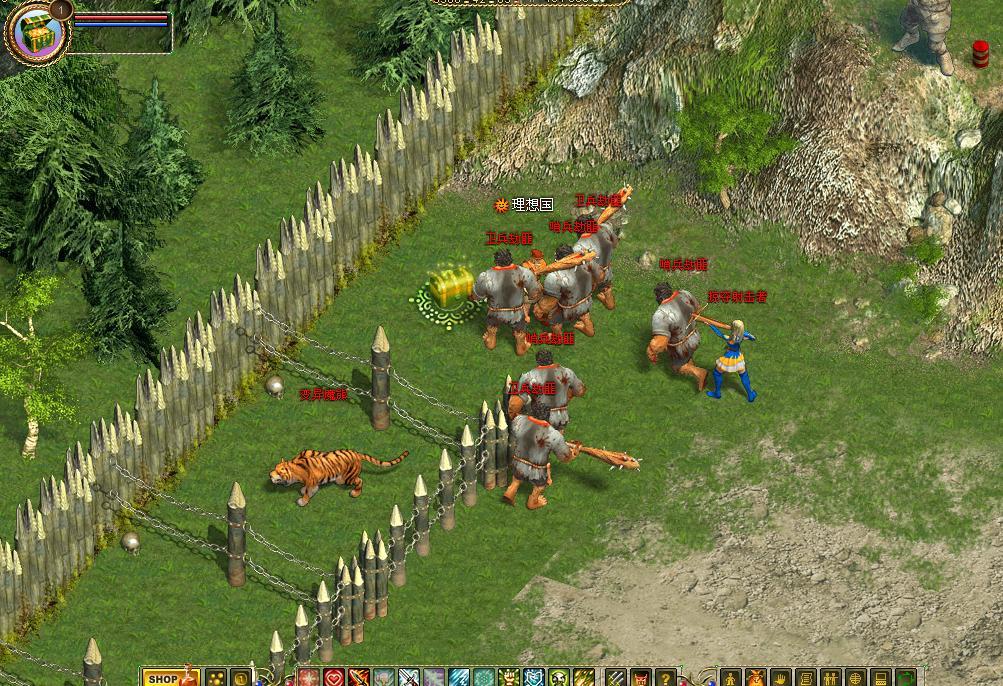The width and height of the screenshot is (1003, 686).
Task: Open the SHOP button
Action: (160, 679)
